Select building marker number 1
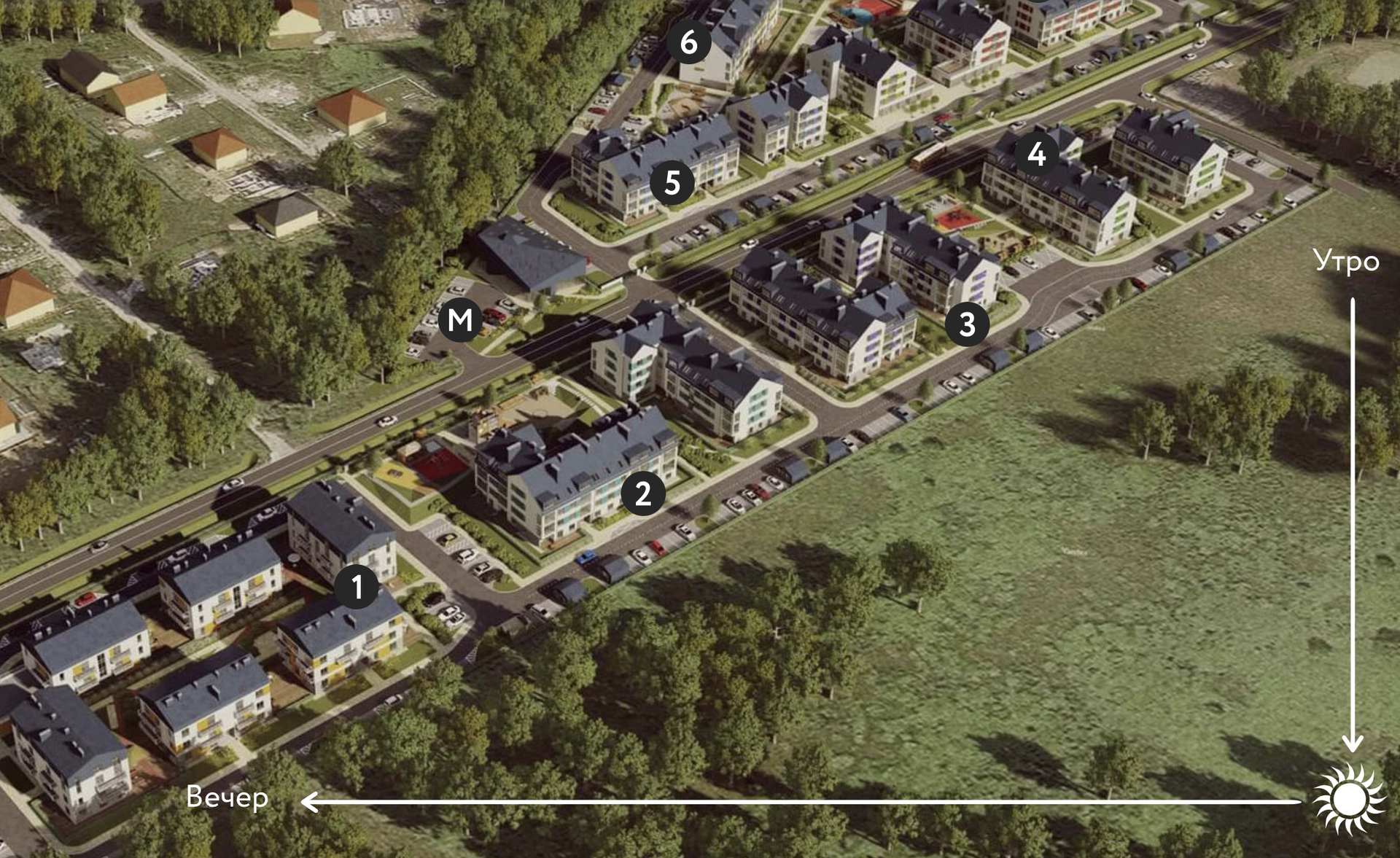Viewport: 1400px width, 858px height. [357, 587]
